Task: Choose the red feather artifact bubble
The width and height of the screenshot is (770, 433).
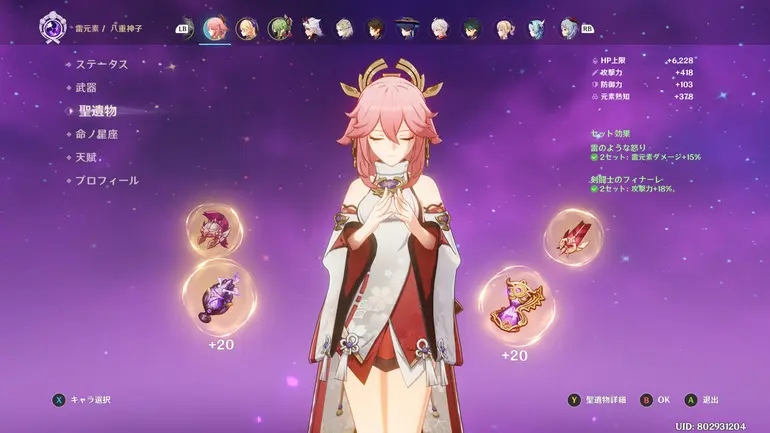Action: (573, 238)
